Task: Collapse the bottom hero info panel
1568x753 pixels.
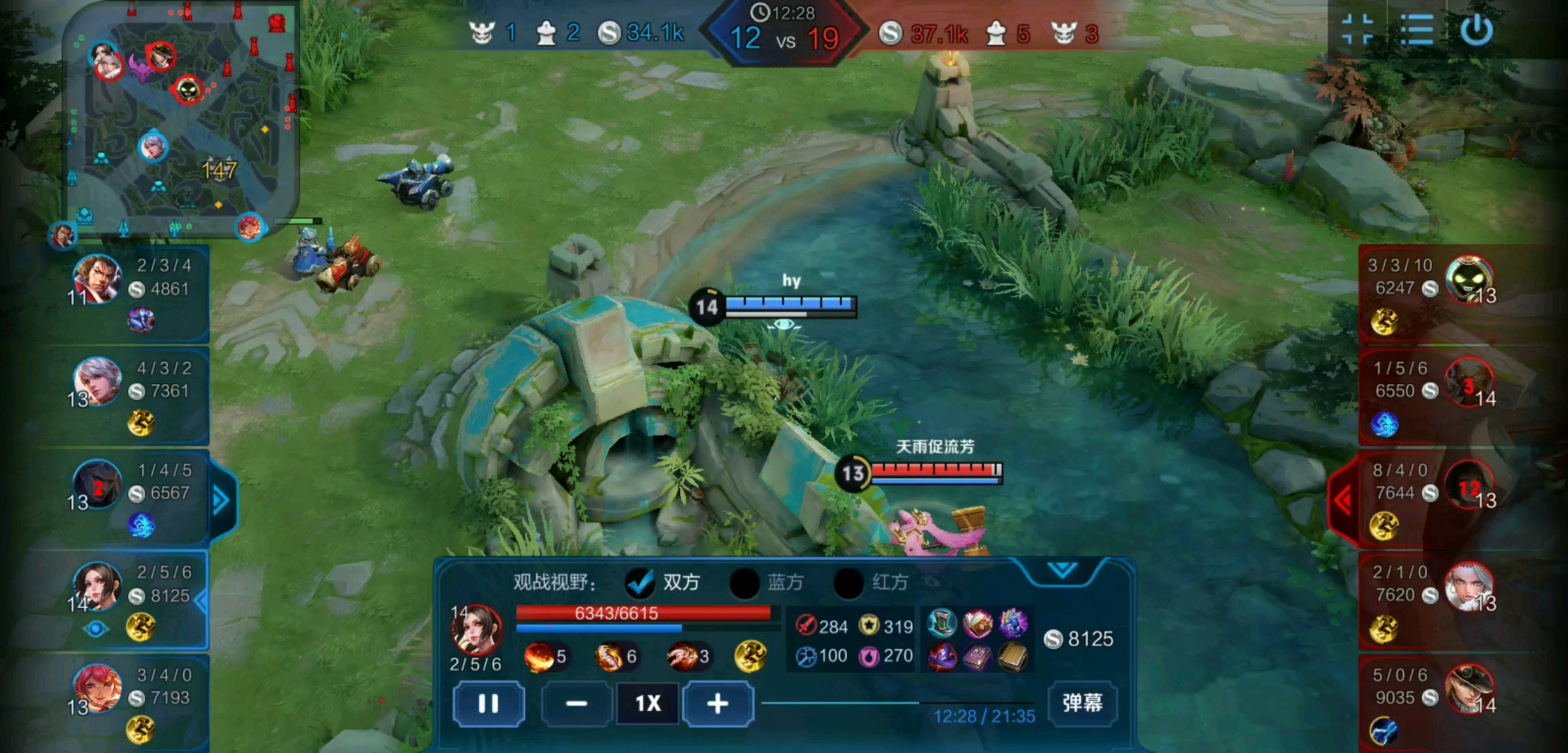Action: tap(1062, 570)
